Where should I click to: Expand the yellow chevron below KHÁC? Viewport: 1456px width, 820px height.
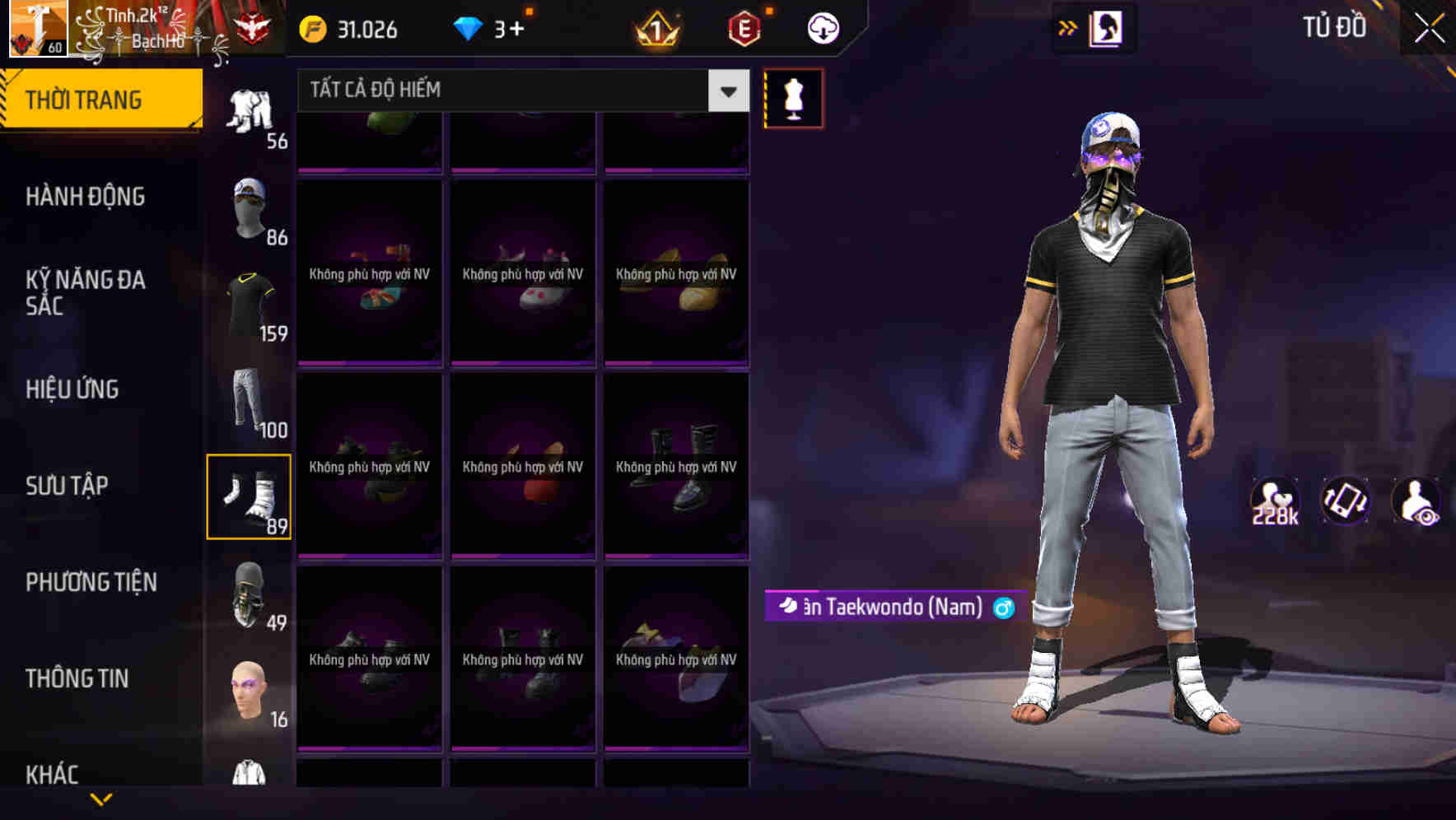click(x=101, y=799)
